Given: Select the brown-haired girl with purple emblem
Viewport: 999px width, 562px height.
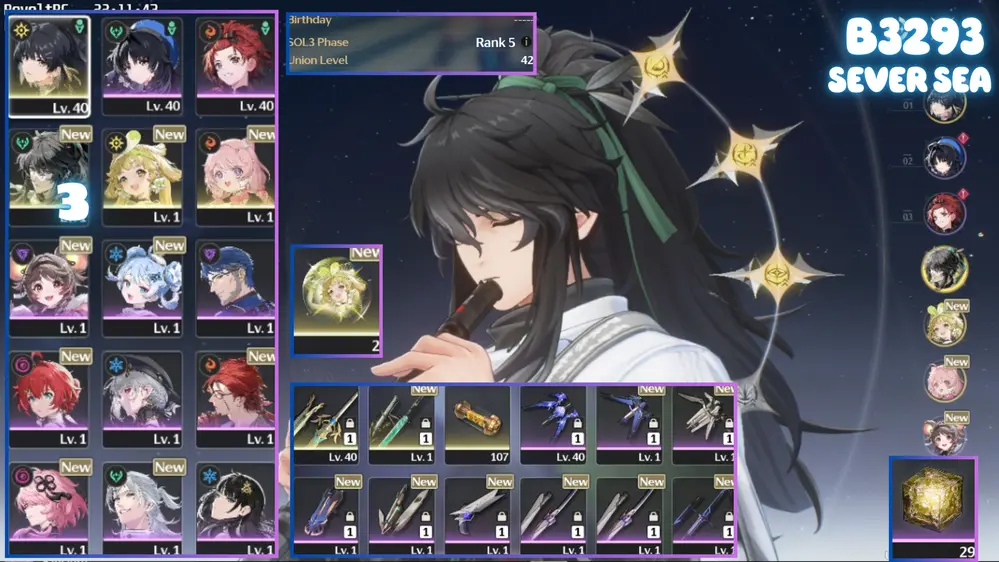Looking at the screenshot, I should click(x=49, y=287).
